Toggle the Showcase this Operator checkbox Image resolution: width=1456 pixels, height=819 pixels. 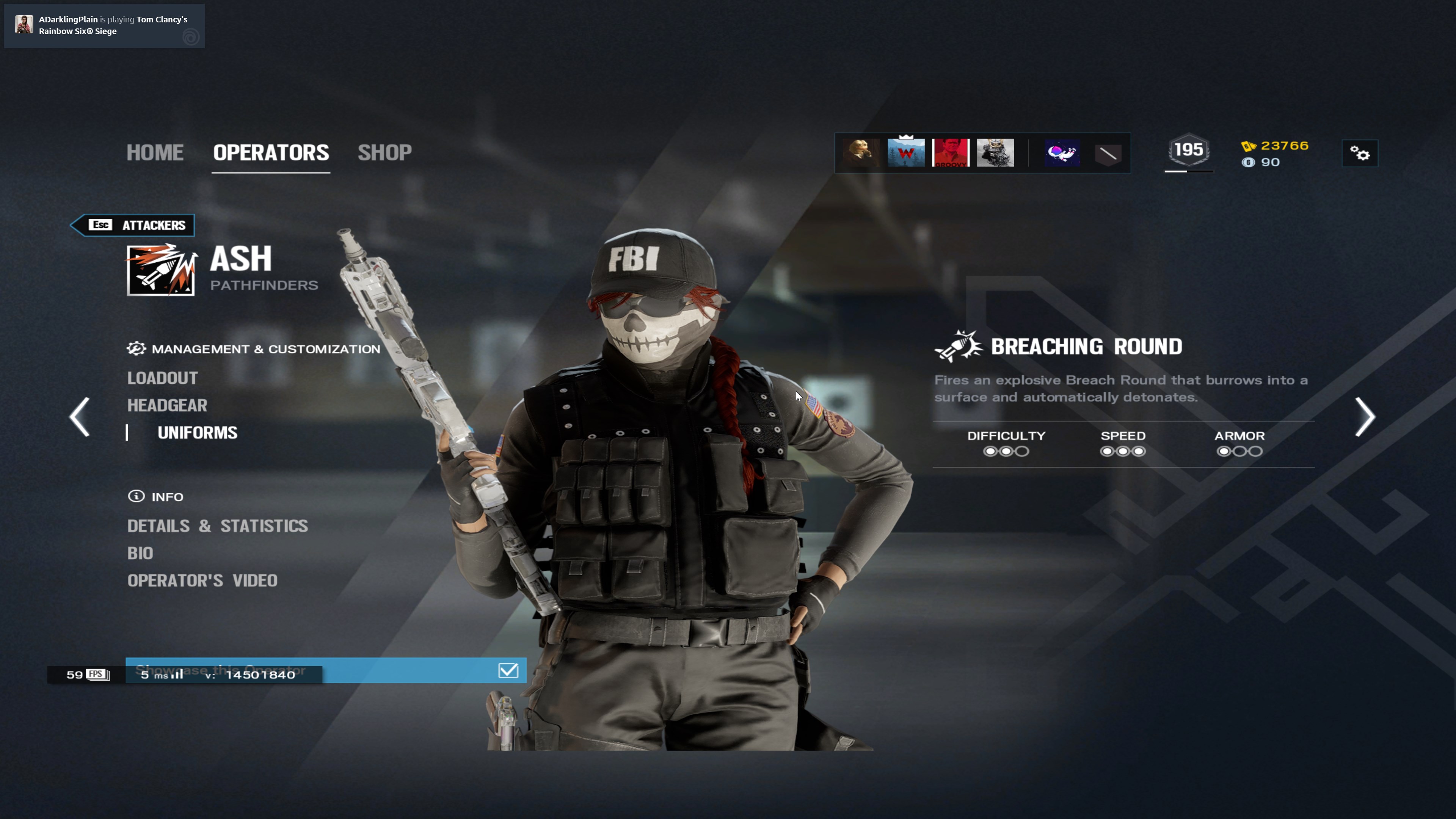point(508,670)
